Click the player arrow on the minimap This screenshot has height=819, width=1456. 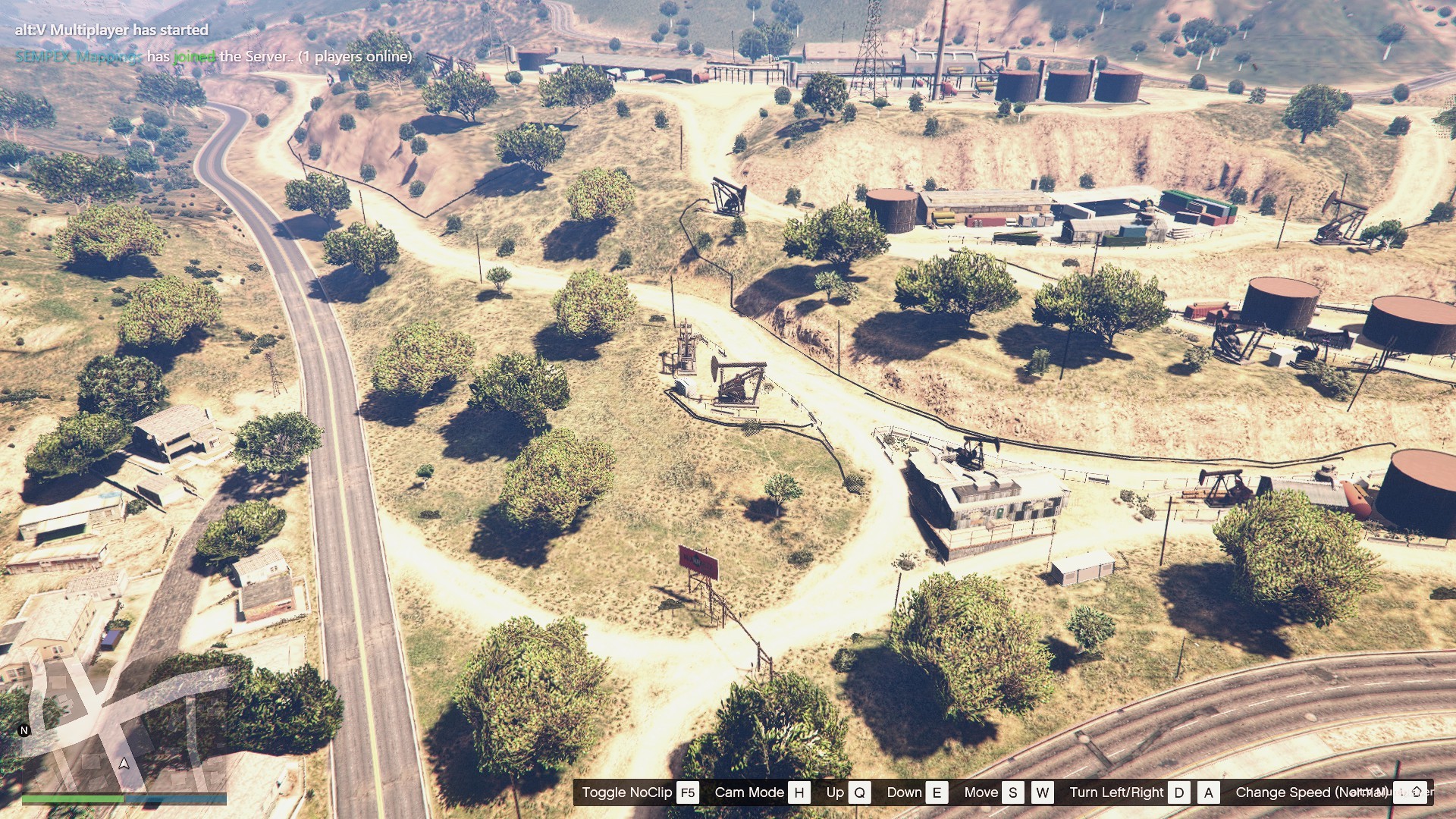click(124, 763)
